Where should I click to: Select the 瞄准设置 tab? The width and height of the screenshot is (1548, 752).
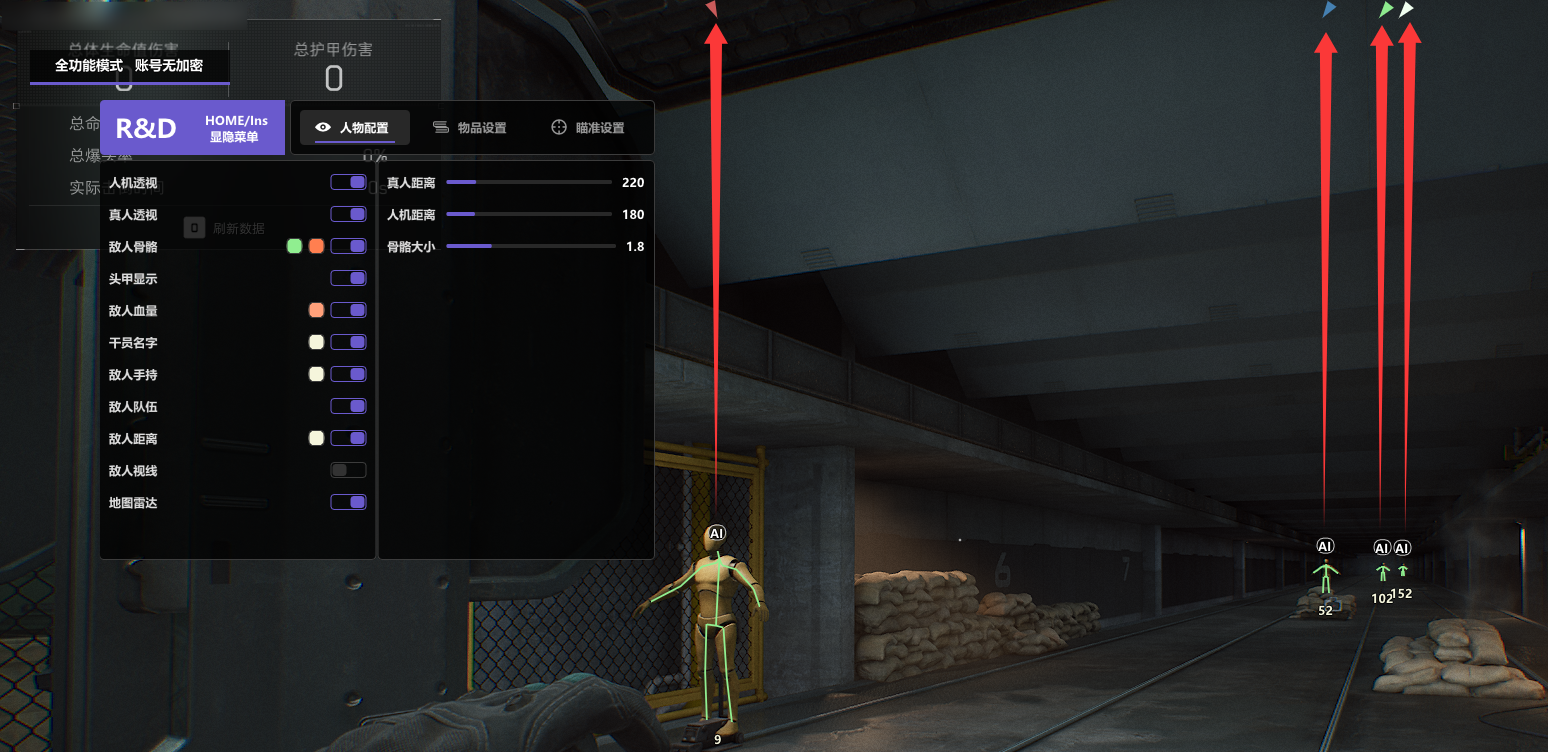pyautogui.click(x=588, y=128)
